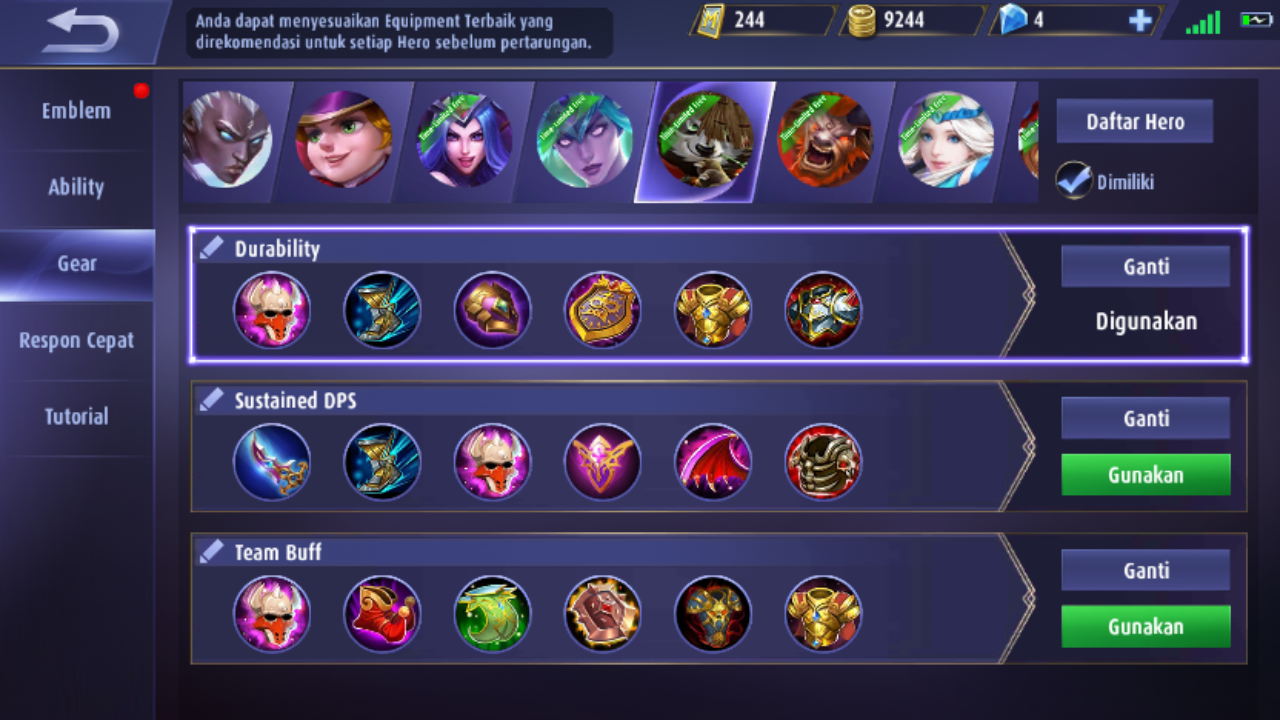Open the Daftar Hero list
The height and width of the screenshot is (720, 1280).
[1134, 121]
